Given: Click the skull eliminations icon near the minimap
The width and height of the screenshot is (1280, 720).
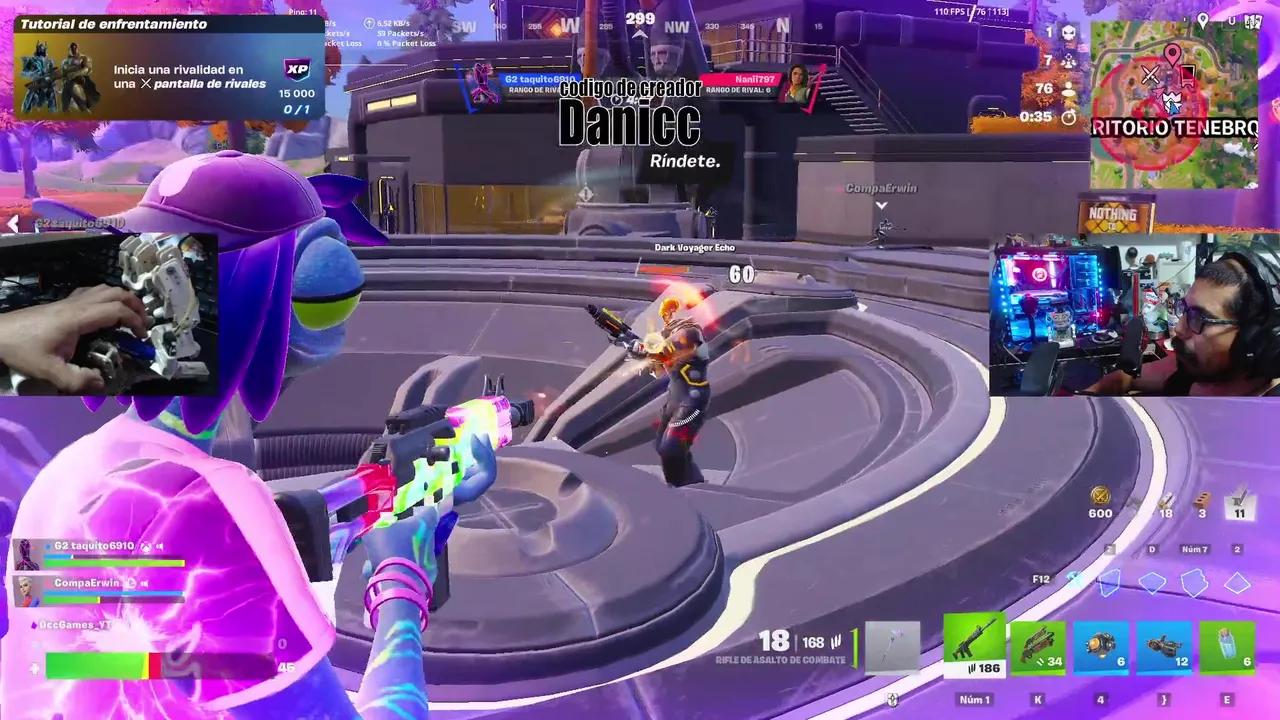Looking at the screenshot, I should tap(1071, 34).
